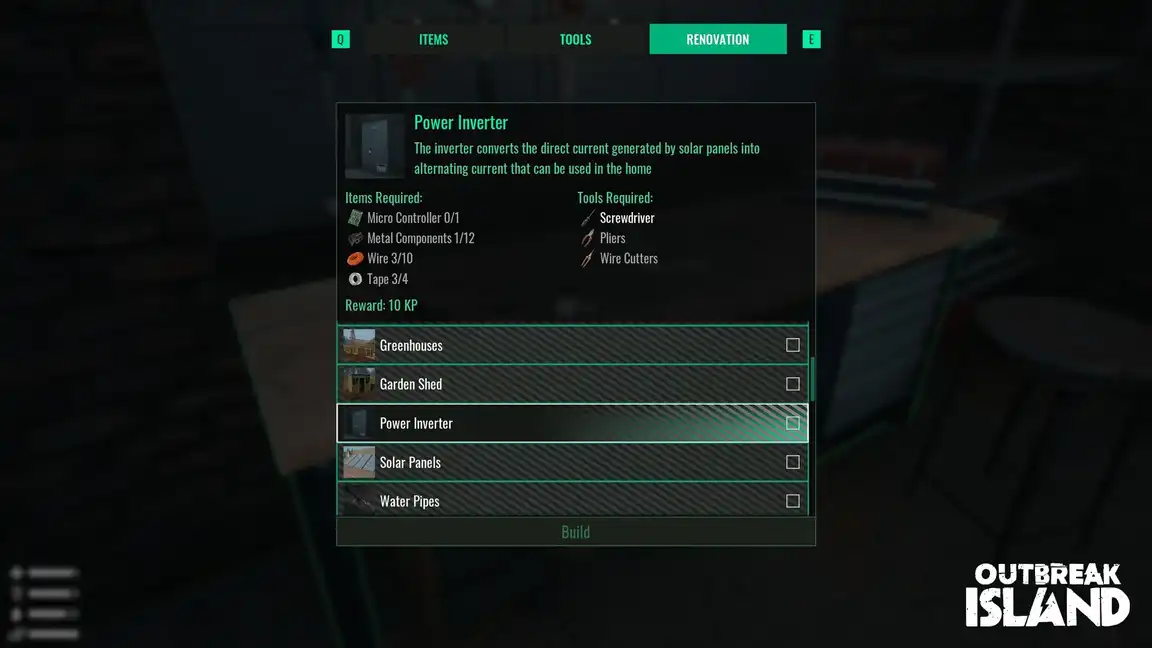The image size is (1152, 648).
Task: Switch to the Items tab
Action: (433, 40)
